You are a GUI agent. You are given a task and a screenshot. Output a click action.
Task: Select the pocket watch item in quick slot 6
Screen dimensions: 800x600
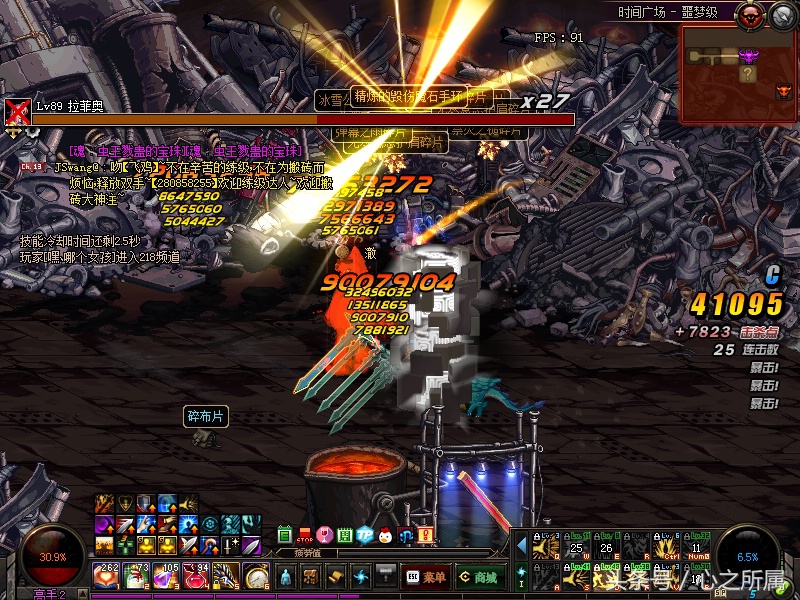point(257,576)
